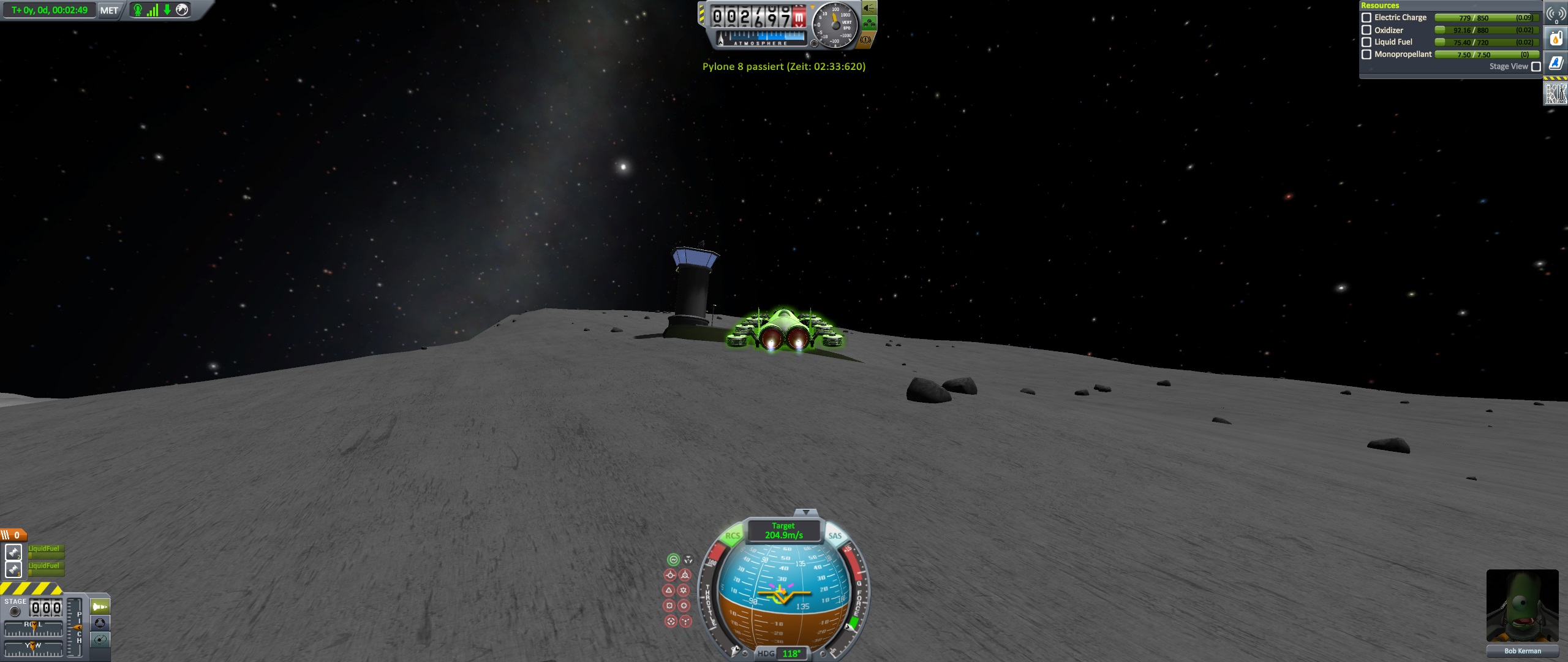The width and height of the screenshot is (1568, 662).
Task: Tick the Liquid Fuel resource checkbox
Action: (1366, 42)
